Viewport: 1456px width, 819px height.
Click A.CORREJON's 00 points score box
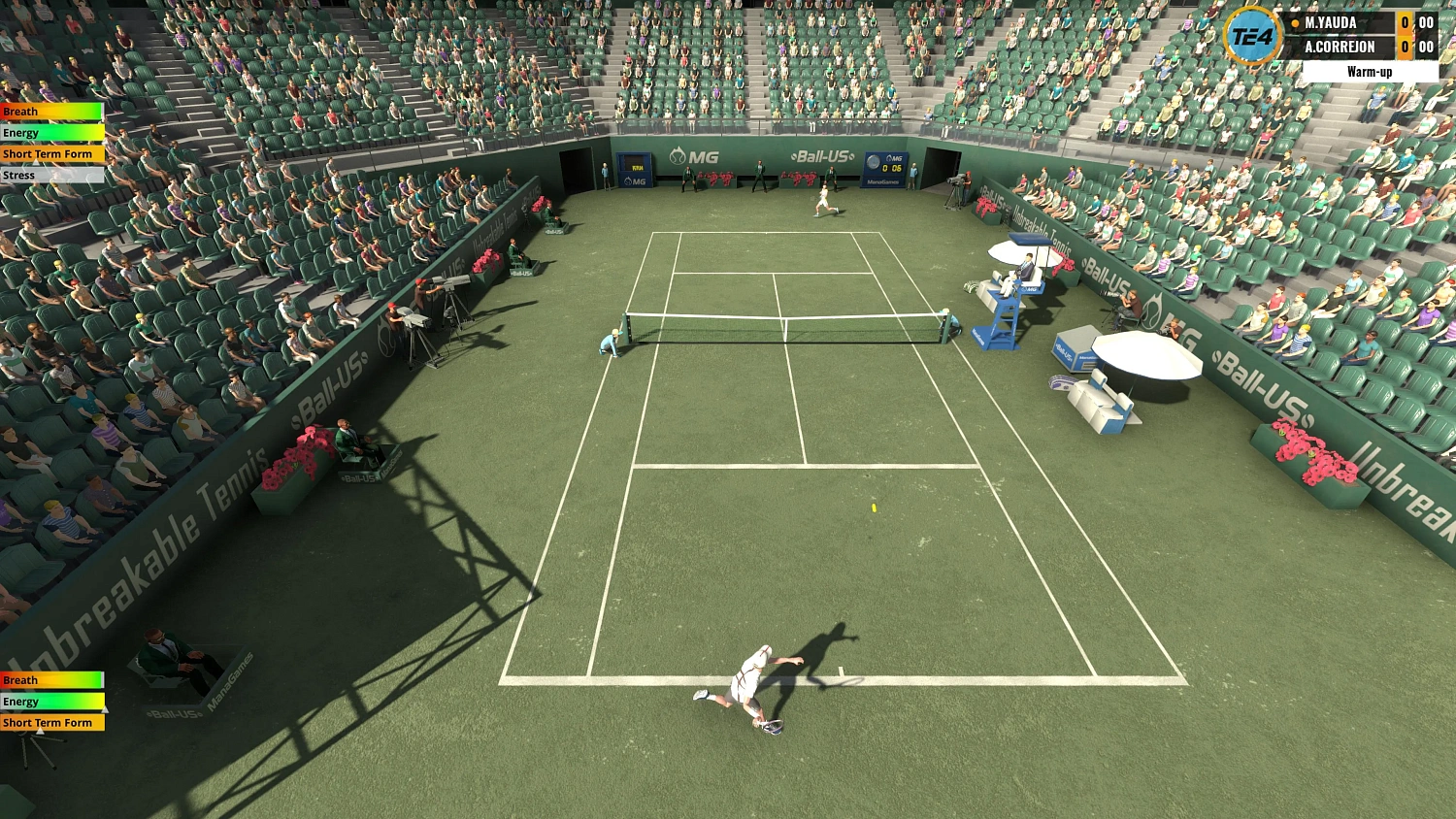1426,47
